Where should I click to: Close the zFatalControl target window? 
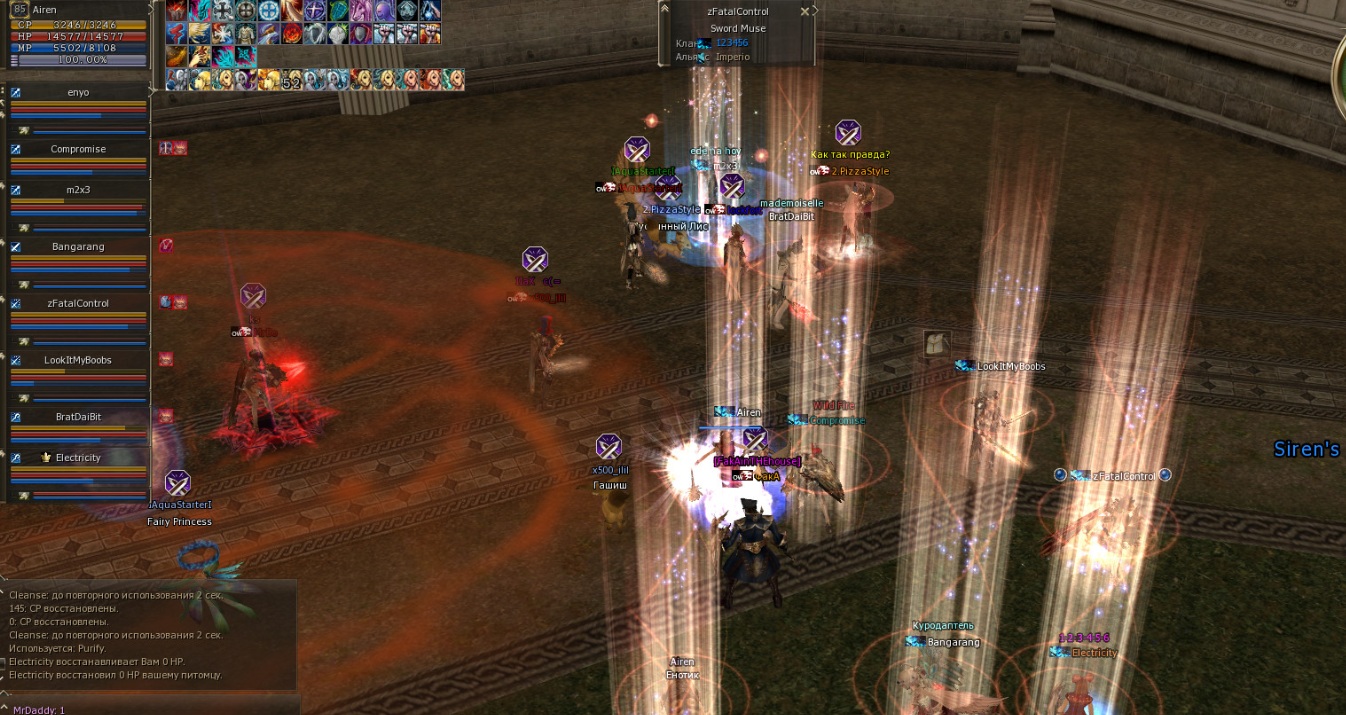tap(805, 11)
